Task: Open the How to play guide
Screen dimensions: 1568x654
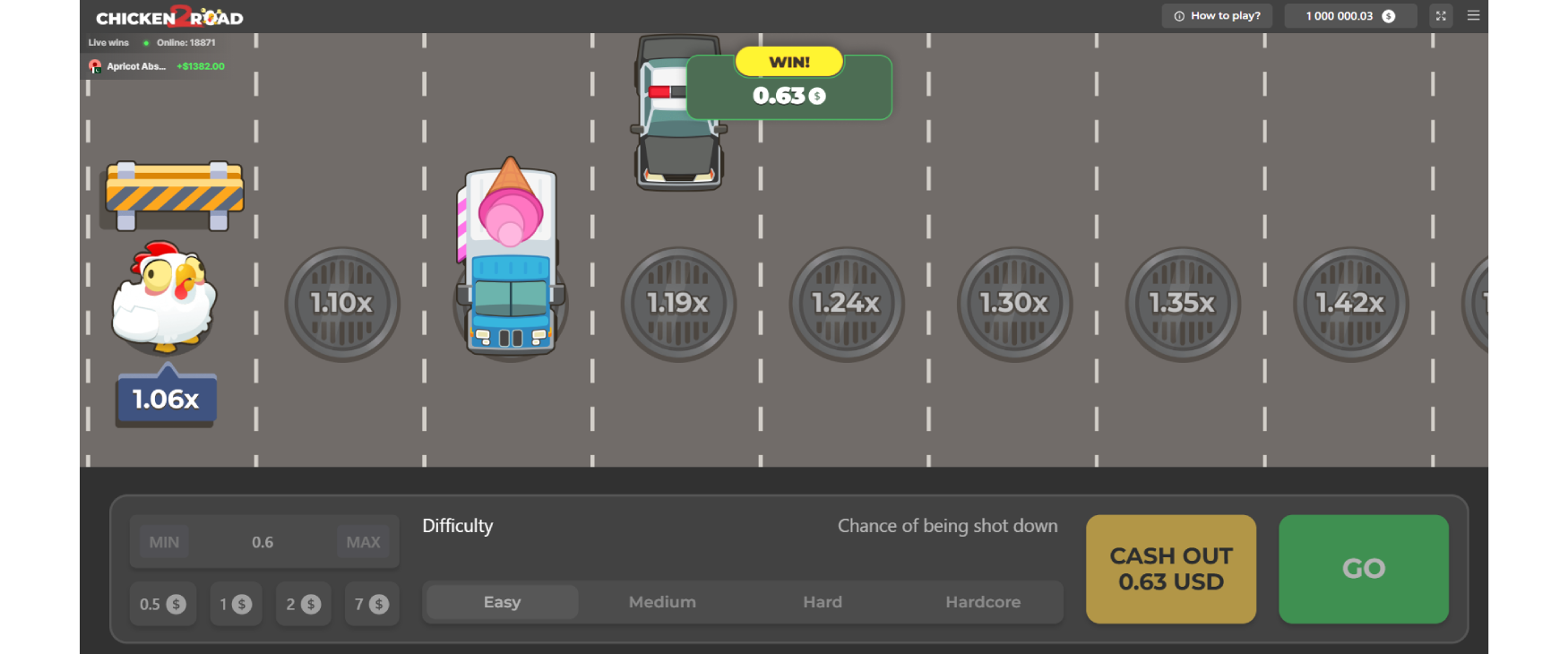Action: pos(1216,15)
